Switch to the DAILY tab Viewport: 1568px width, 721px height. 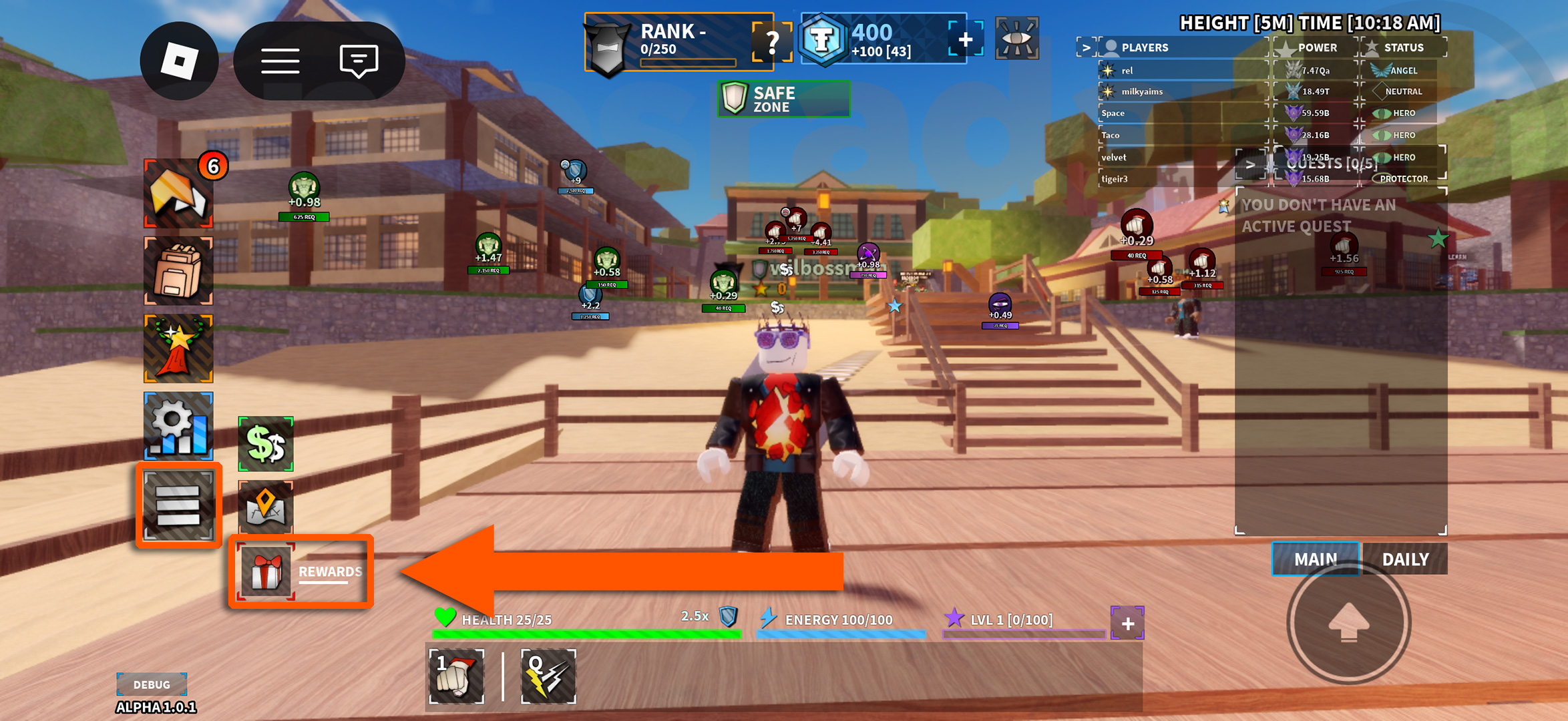1405,559
